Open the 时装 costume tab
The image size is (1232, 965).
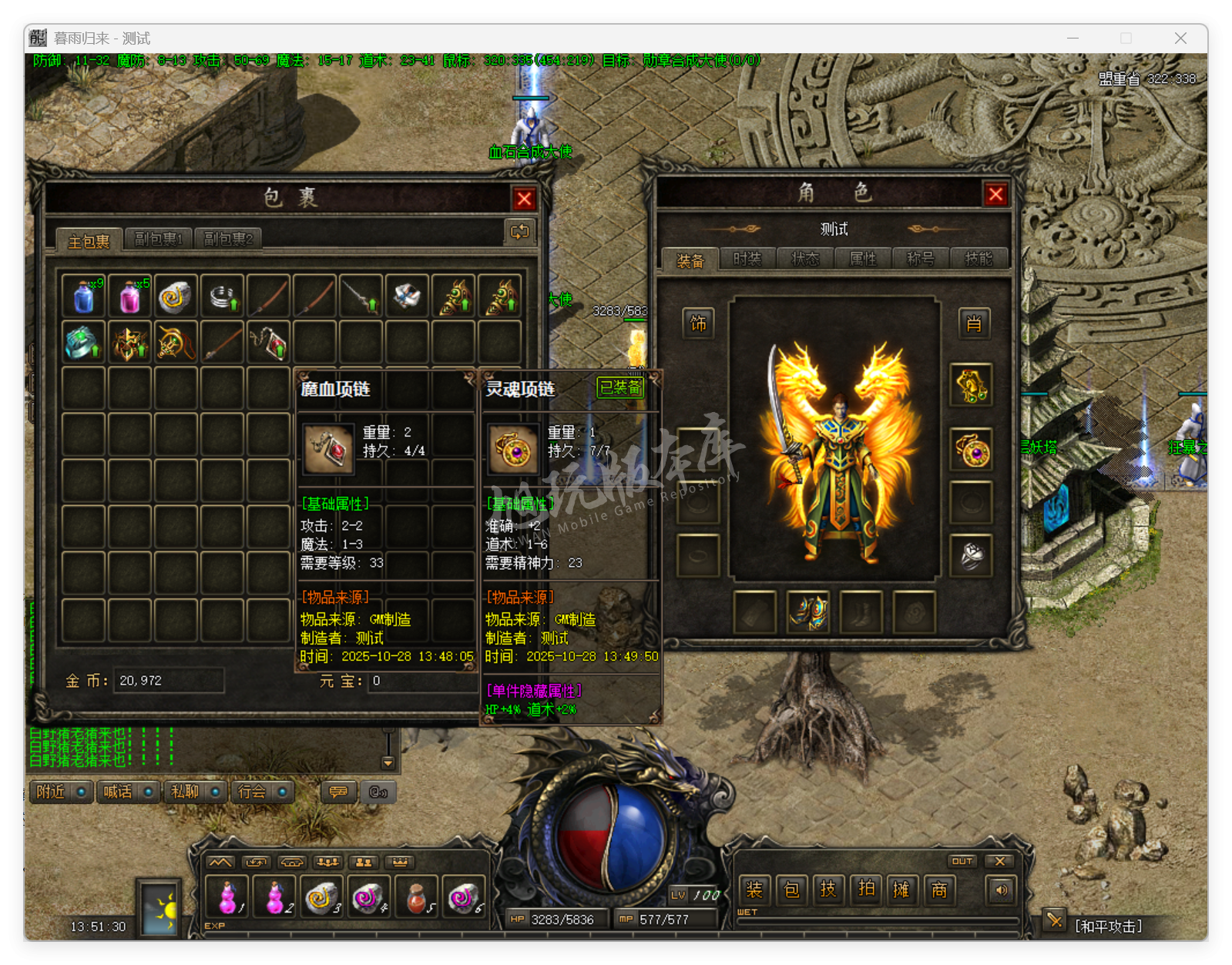tap(747, 260)
